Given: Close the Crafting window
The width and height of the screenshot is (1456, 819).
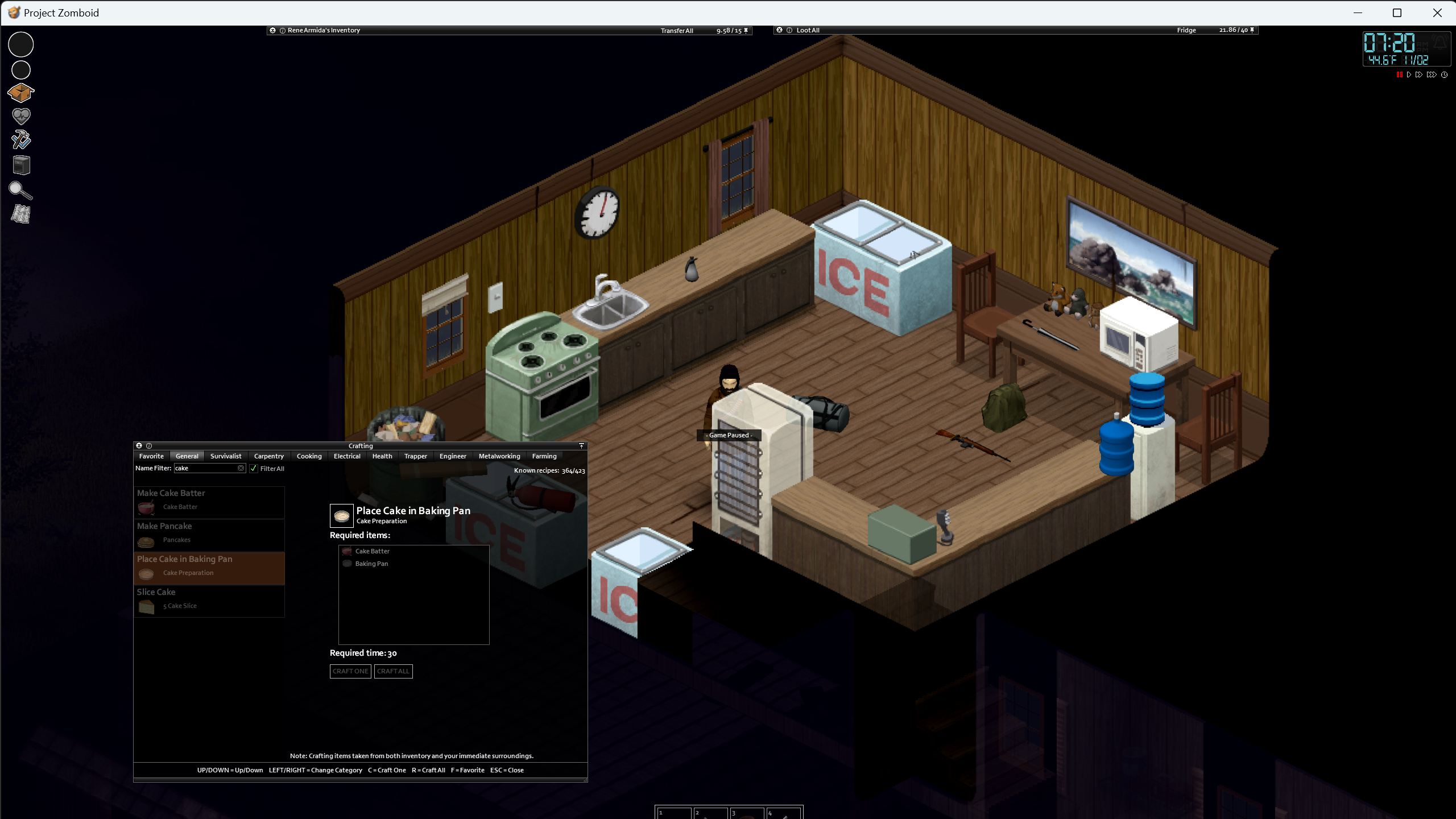Looking at the screenshot, I should pos(139,446).
